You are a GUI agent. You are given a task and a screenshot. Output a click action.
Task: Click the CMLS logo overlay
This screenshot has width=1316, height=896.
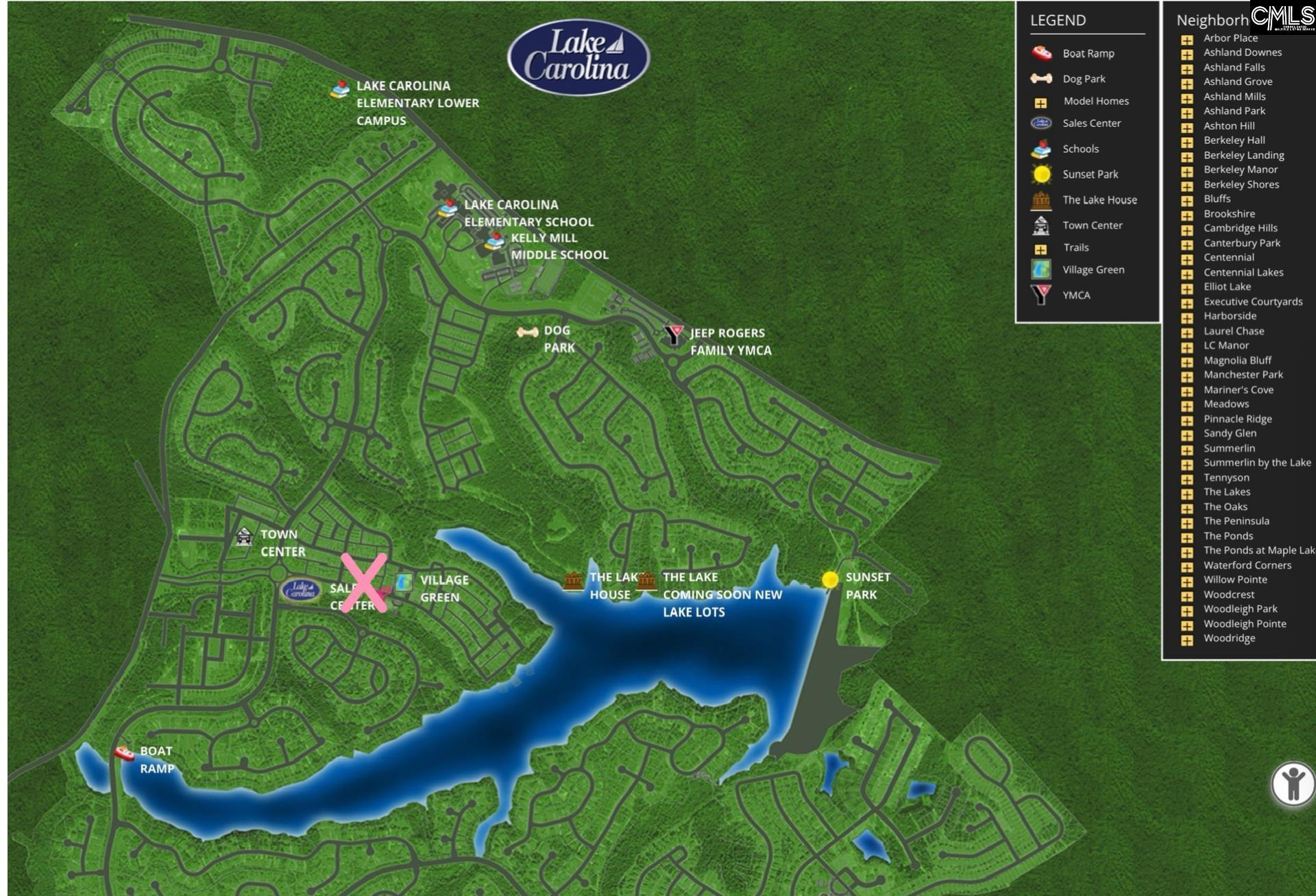(x=1282, y=17)
